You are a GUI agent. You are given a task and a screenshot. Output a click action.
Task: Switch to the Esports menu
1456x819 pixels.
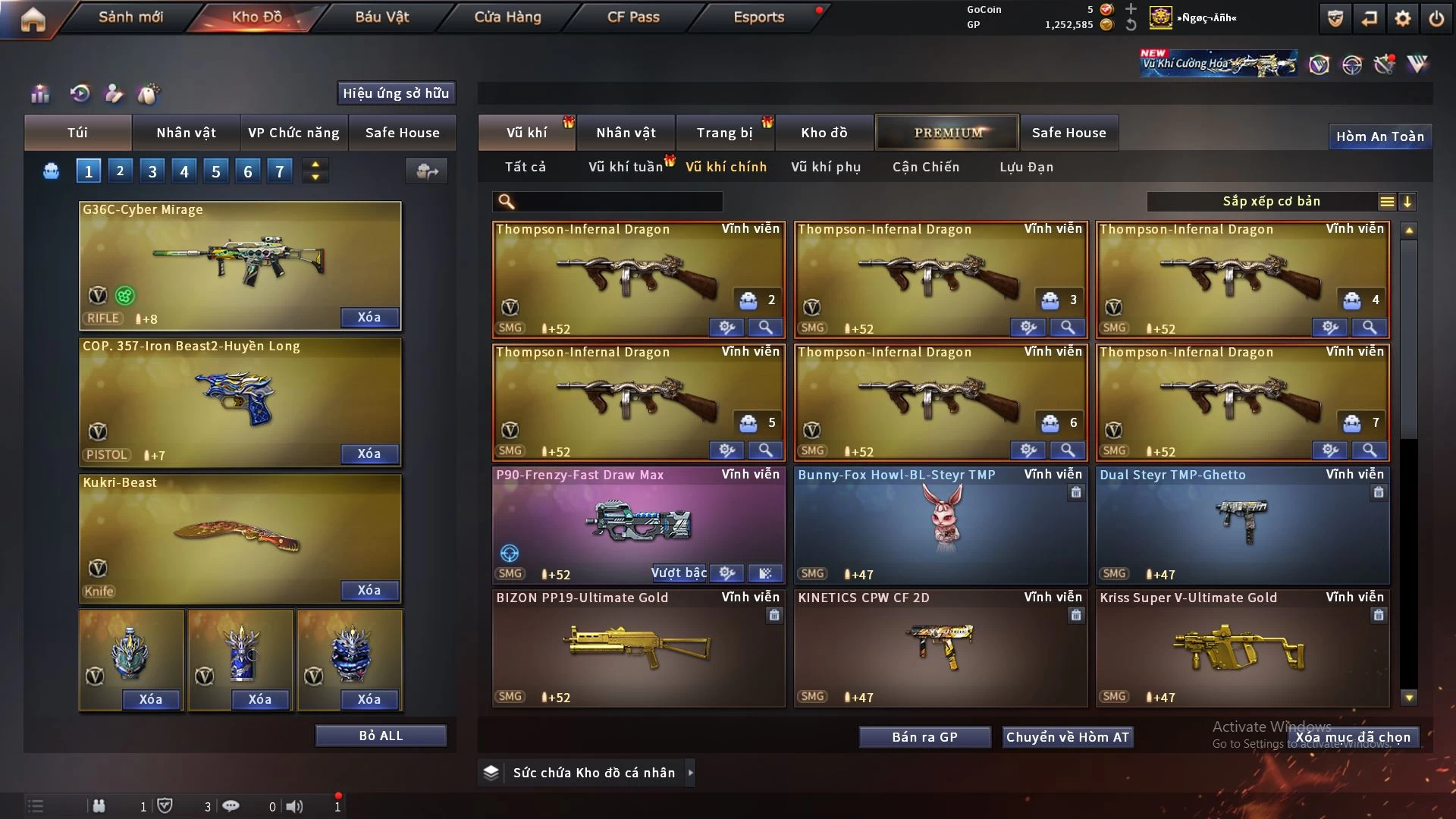(758, 17)
